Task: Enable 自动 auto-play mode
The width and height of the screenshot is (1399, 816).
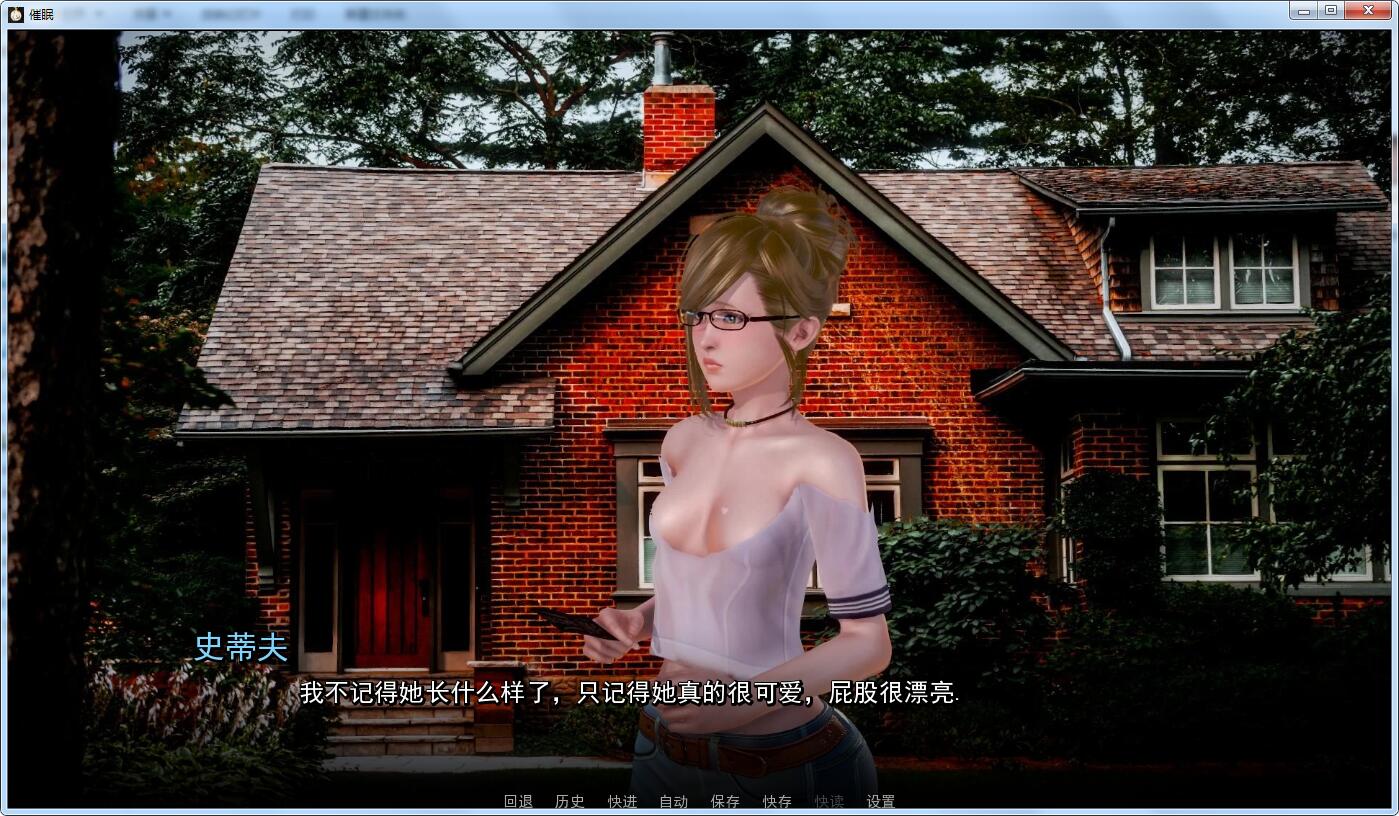Action: coord(672,801)
